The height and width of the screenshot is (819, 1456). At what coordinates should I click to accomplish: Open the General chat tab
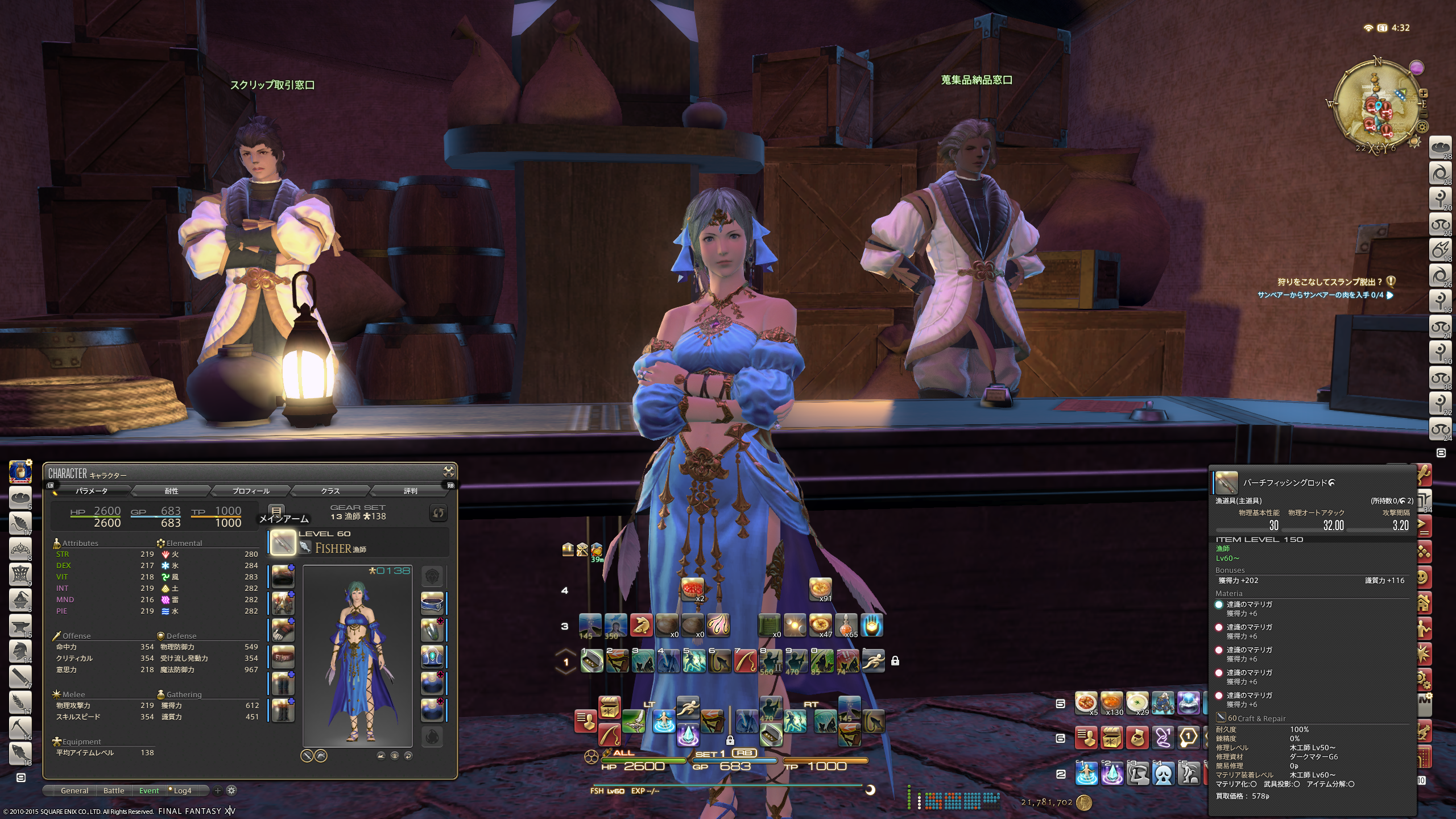click(75, 791)
